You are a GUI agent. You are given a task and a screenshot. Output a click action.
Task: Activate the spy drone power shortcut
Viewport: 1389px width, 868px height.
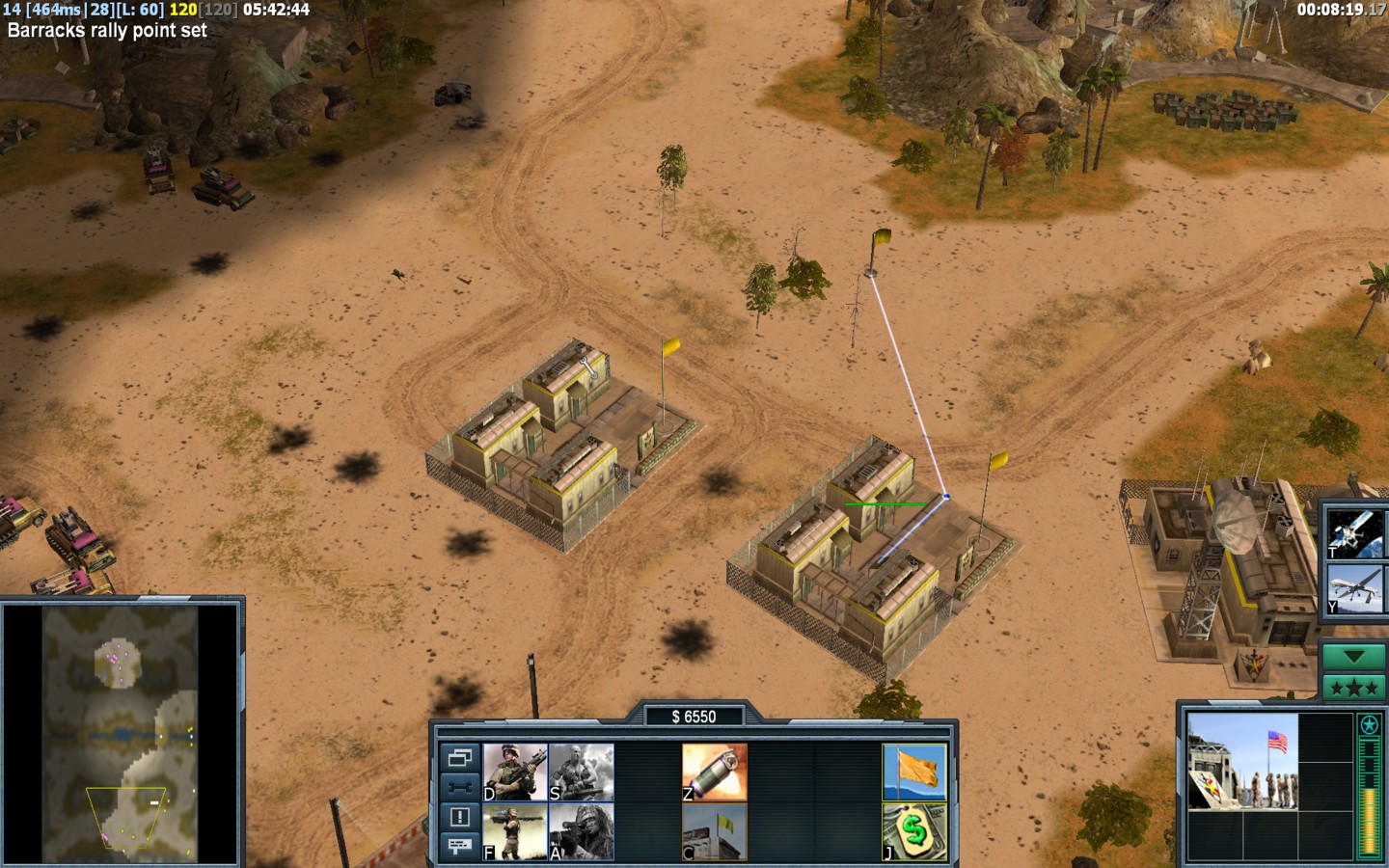coord(1353,589)
